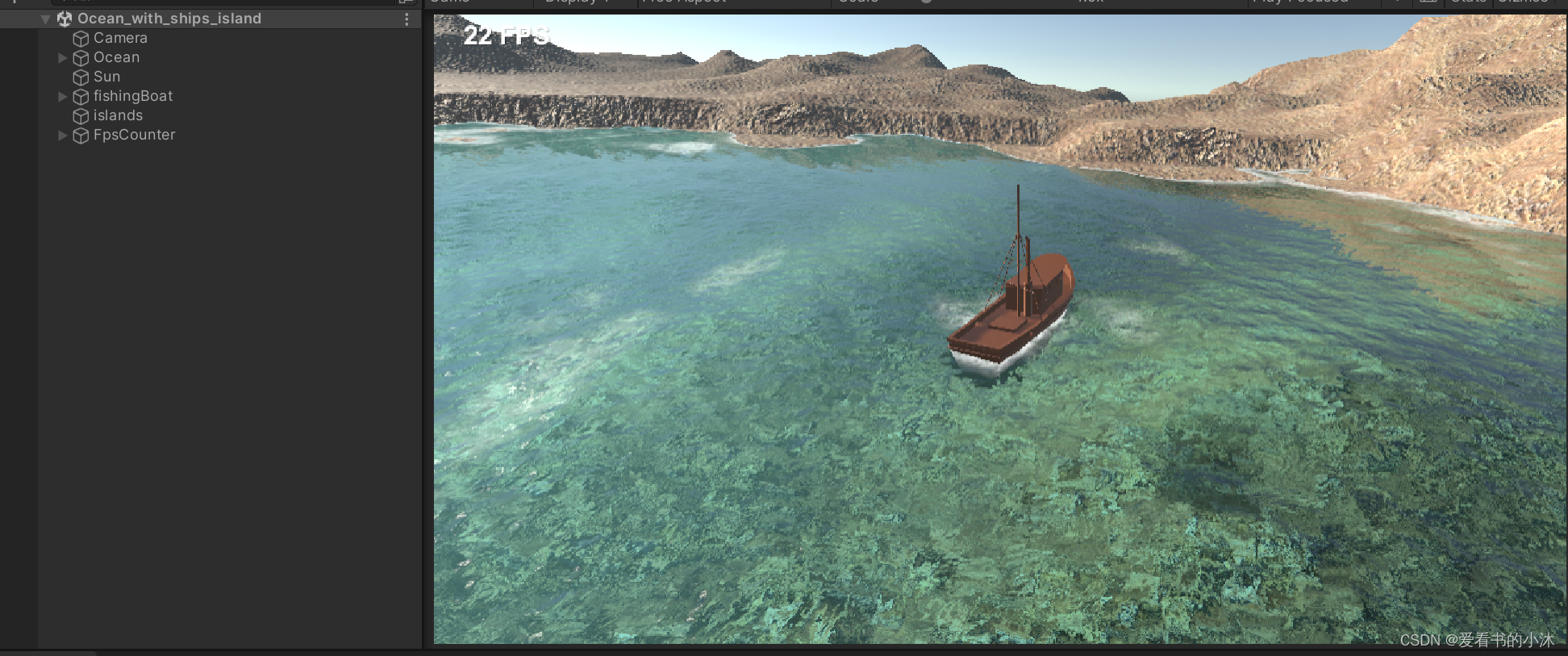This screenshot has height=656, width=1568.
Task: Click the cube icon next to Camera
Action: point(81,38)
